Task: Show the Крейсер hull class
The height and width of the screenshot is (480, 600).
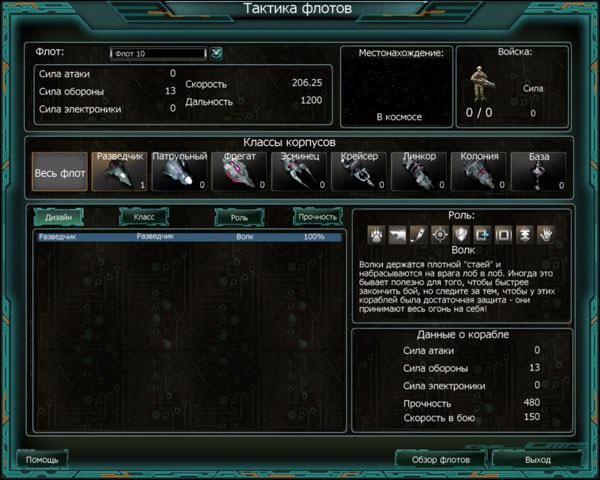Action: coord(359,171)
